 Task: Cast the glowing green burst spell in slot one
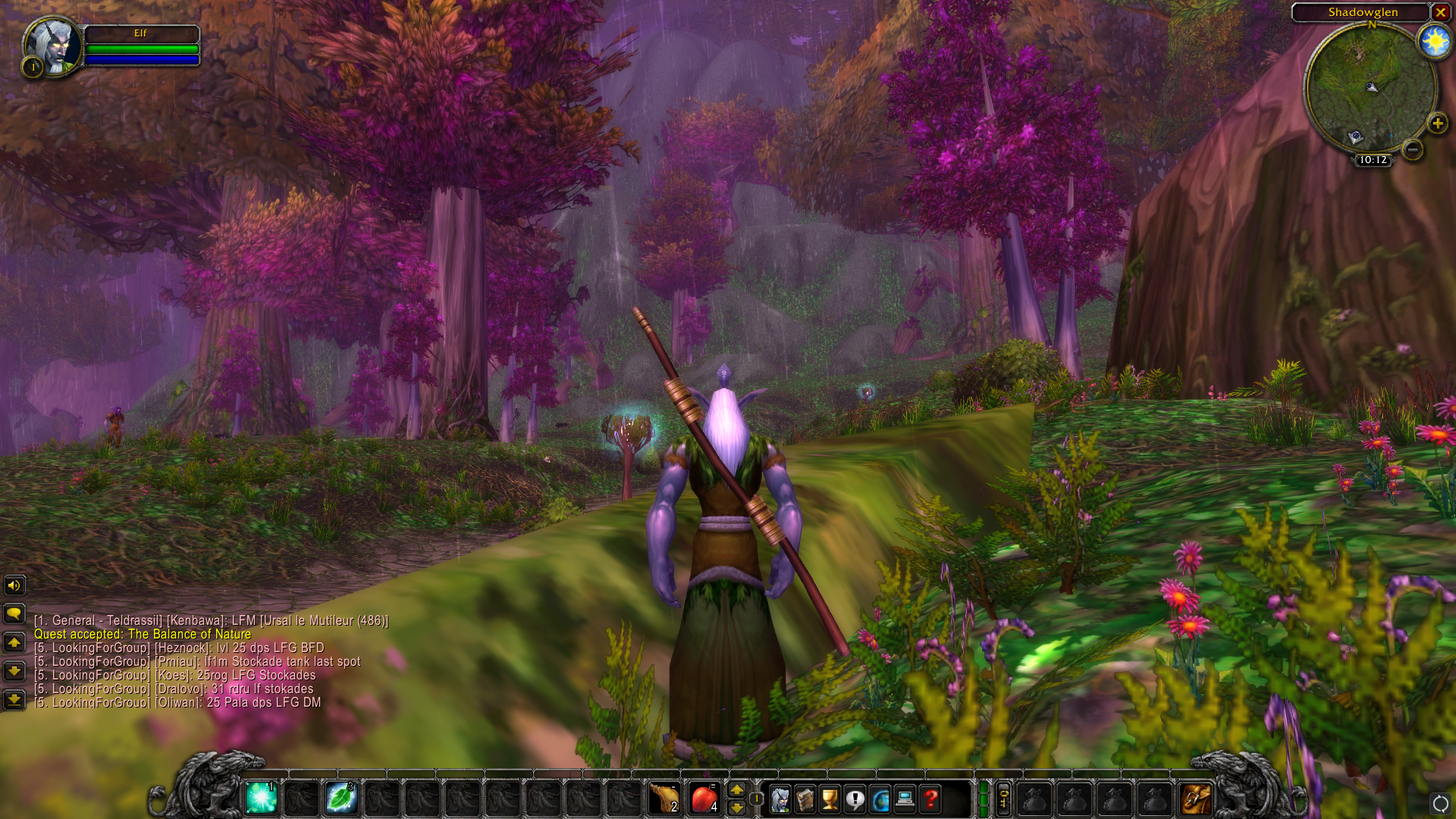(261, 799)
